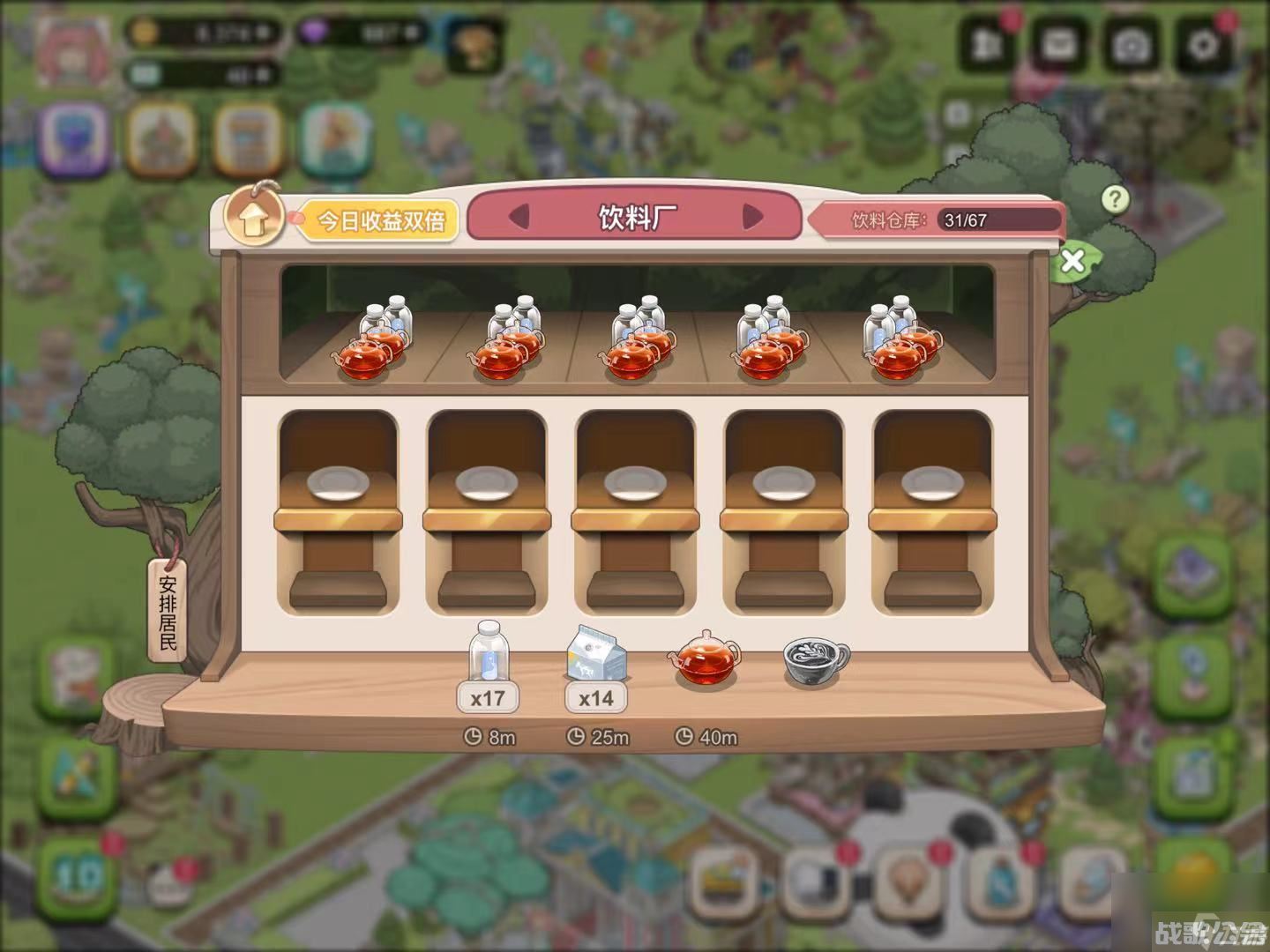The image size is (1270, 952).
Task: Open the upgrade arrow button
Action: pos(252,218)
